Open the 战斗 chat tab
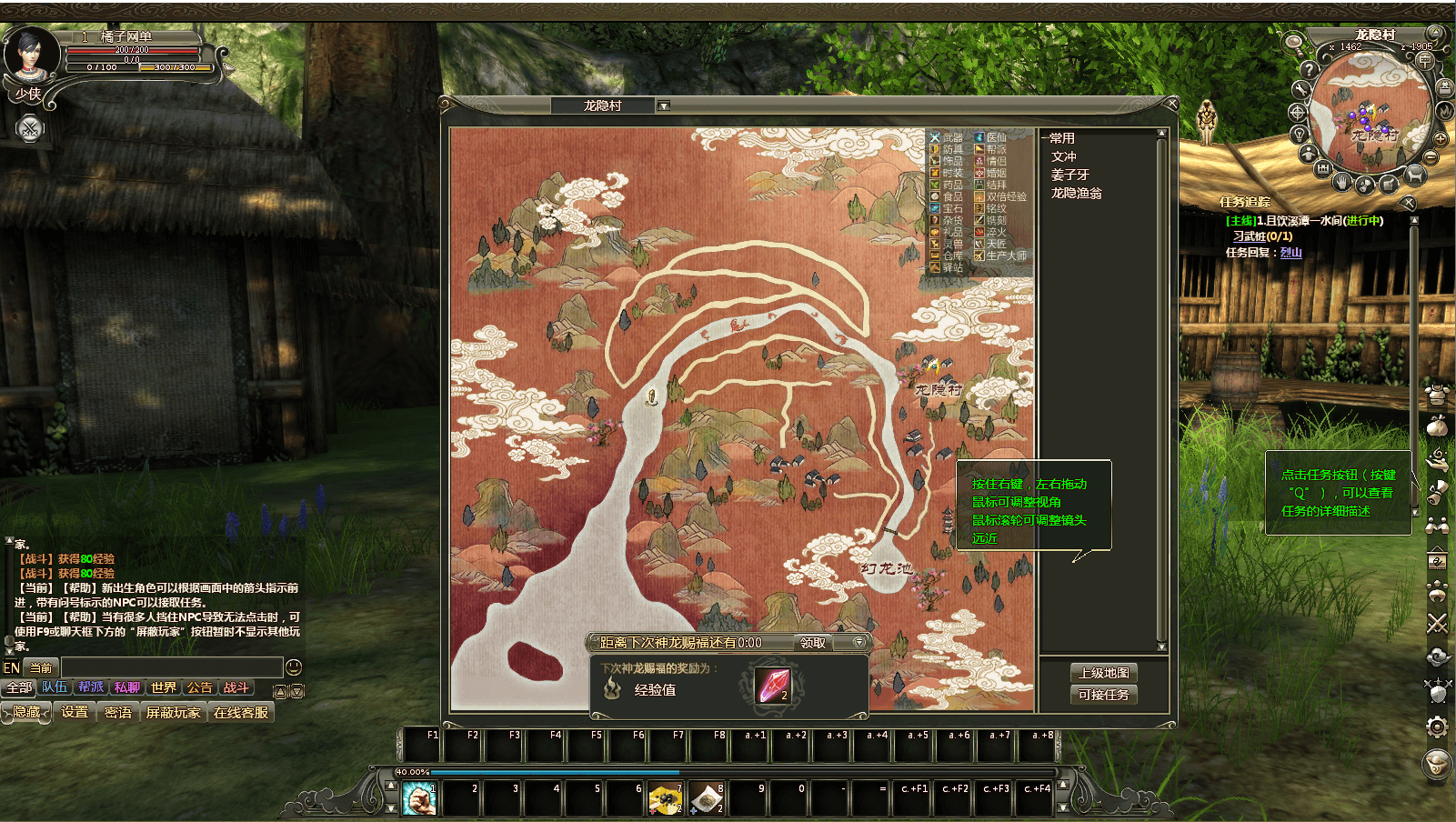This screenshot has width=1456, height=822. 236,687
